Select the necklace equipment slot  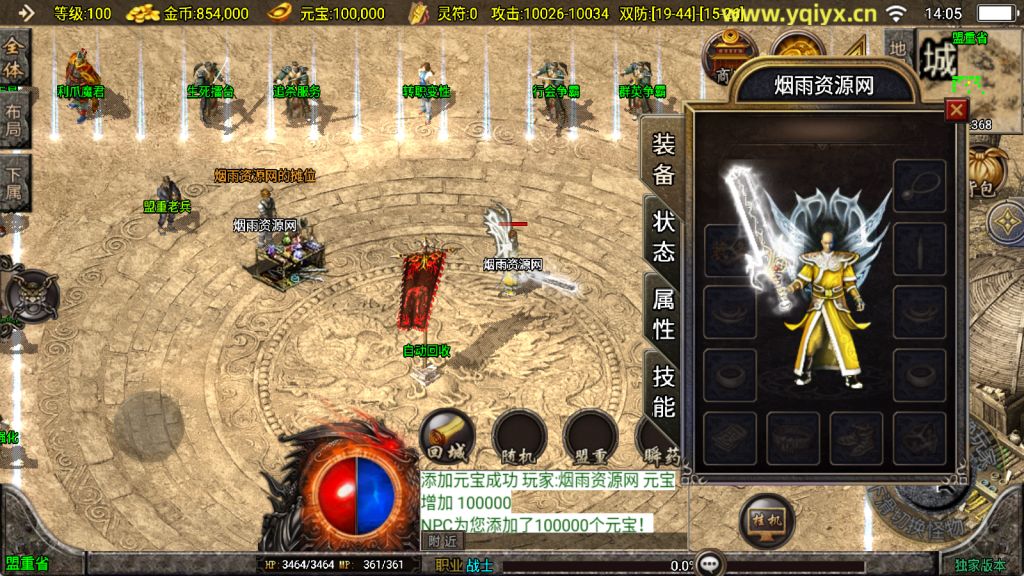click(x=919, y=186)
